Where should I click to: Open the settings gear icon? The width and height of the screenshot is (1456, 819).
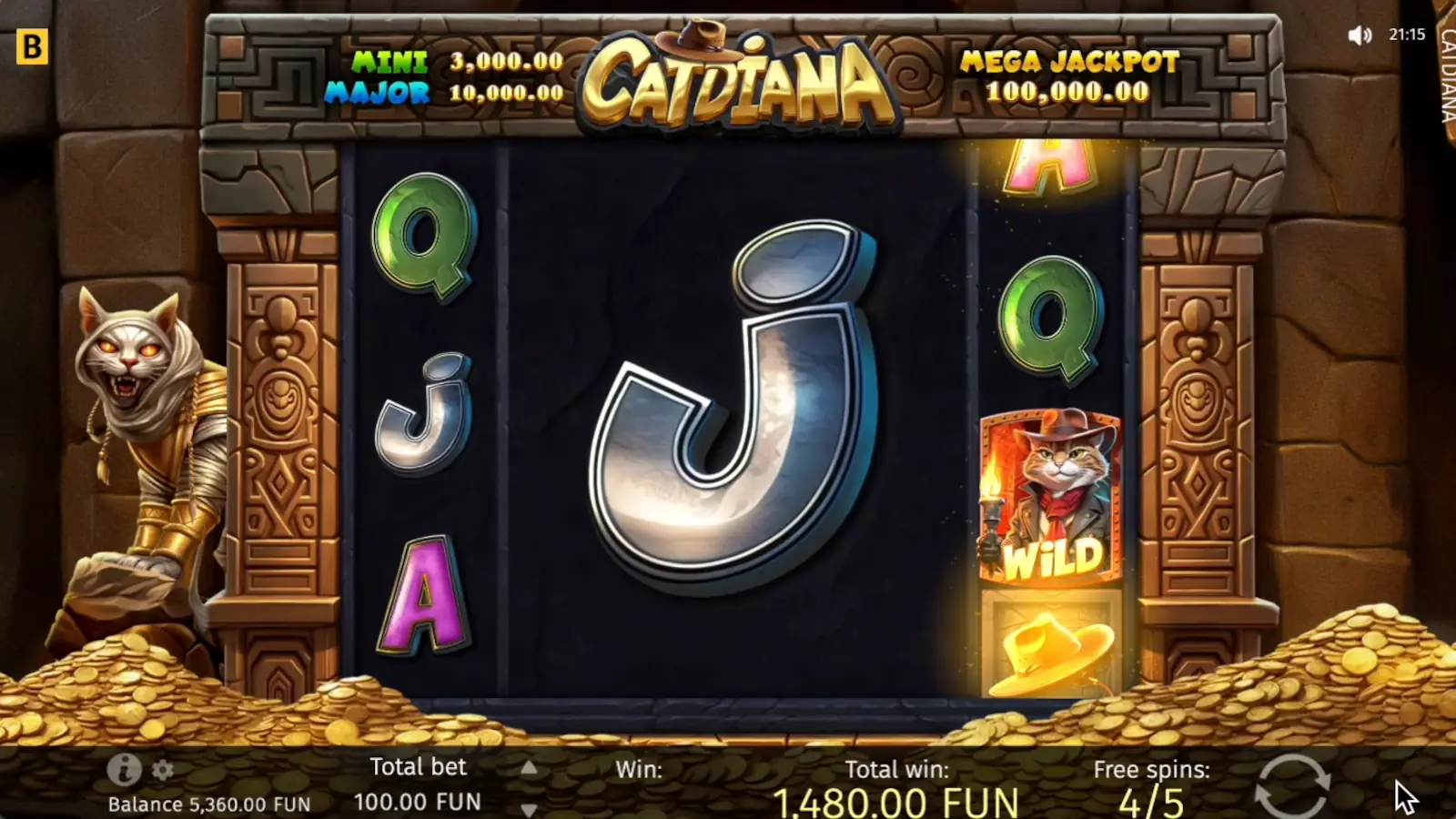click(x=164, y=770)
